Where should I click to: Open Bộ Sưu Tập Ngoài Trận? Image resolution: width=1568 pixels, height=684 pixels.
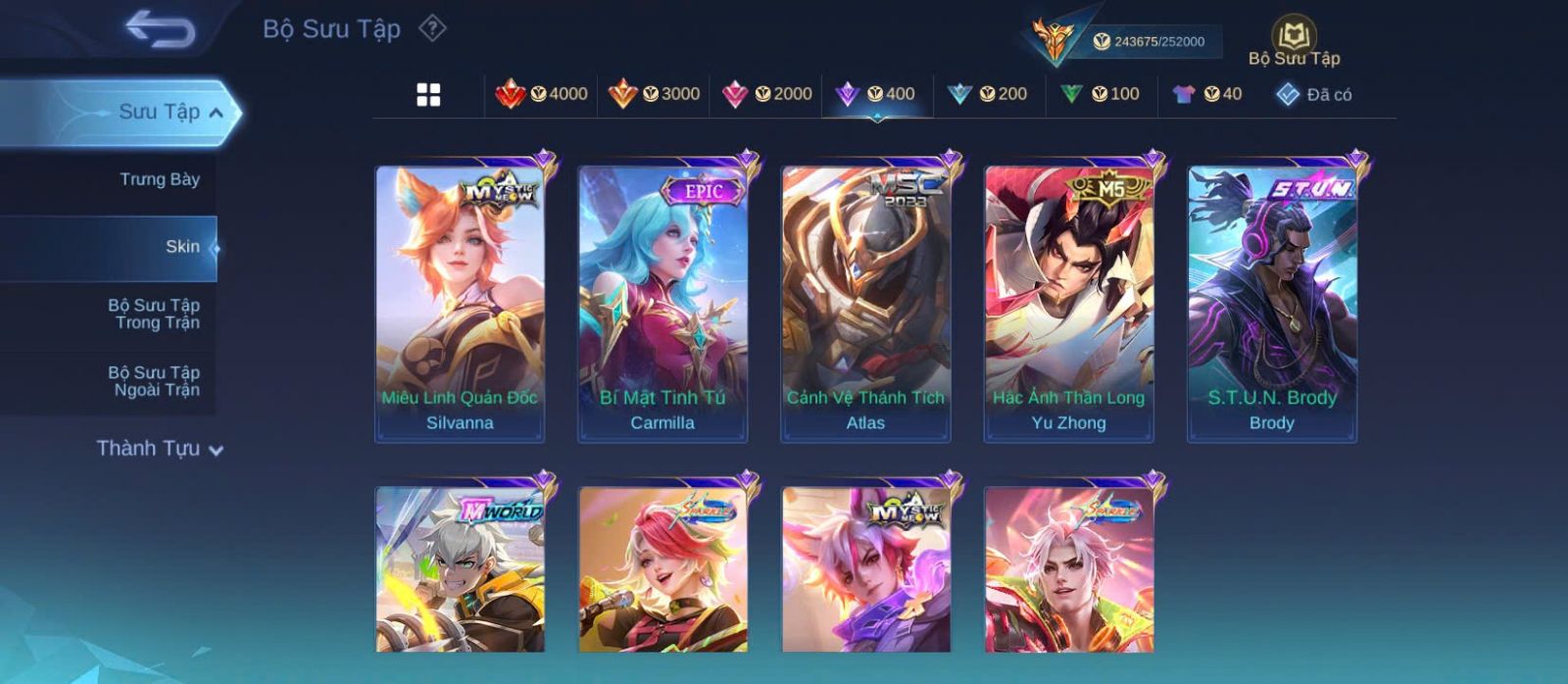(x=154, y=381)
